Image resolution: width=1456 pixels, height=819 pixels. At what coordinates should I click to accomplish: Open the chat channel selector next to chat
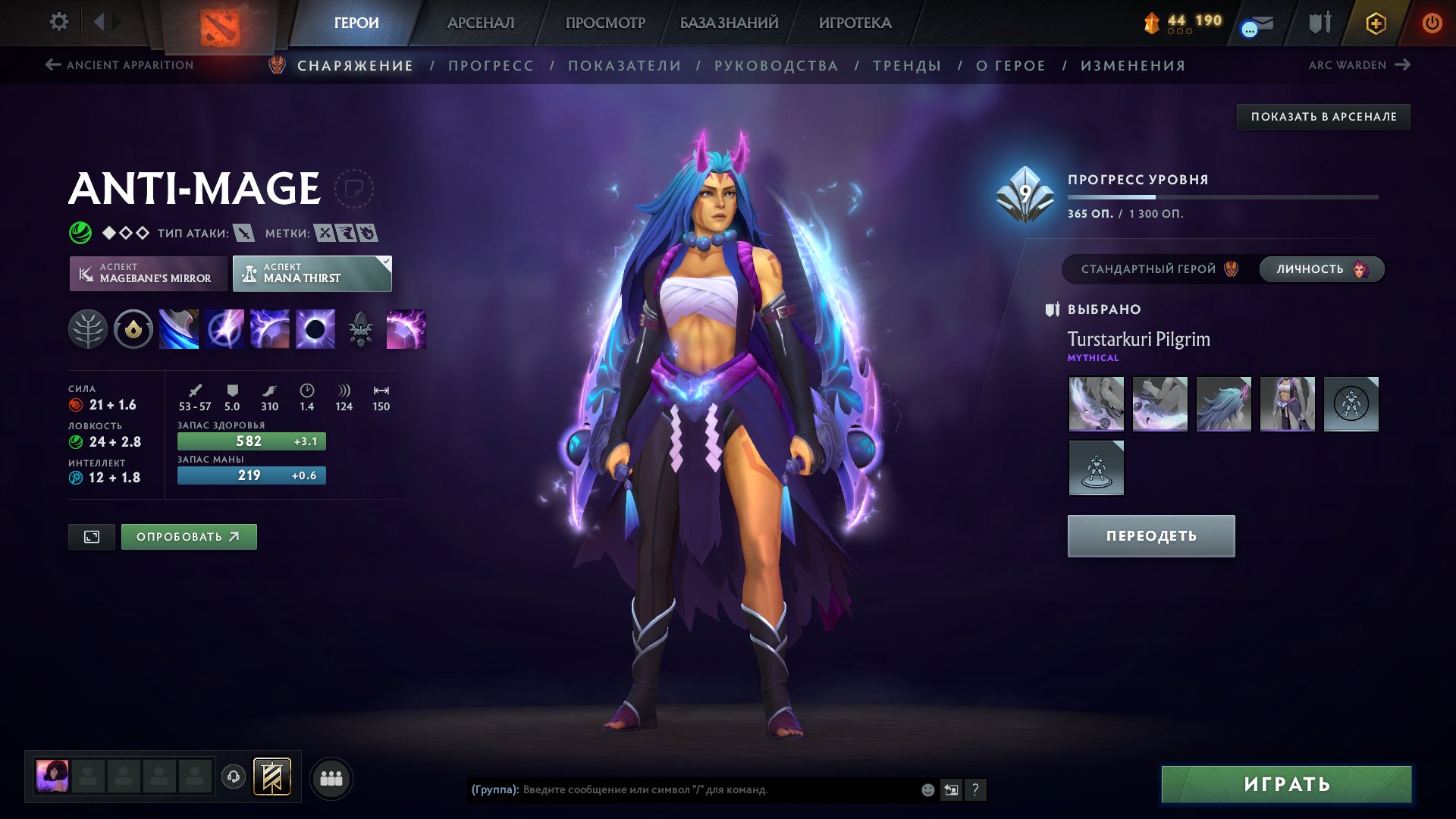coord(952,789)
